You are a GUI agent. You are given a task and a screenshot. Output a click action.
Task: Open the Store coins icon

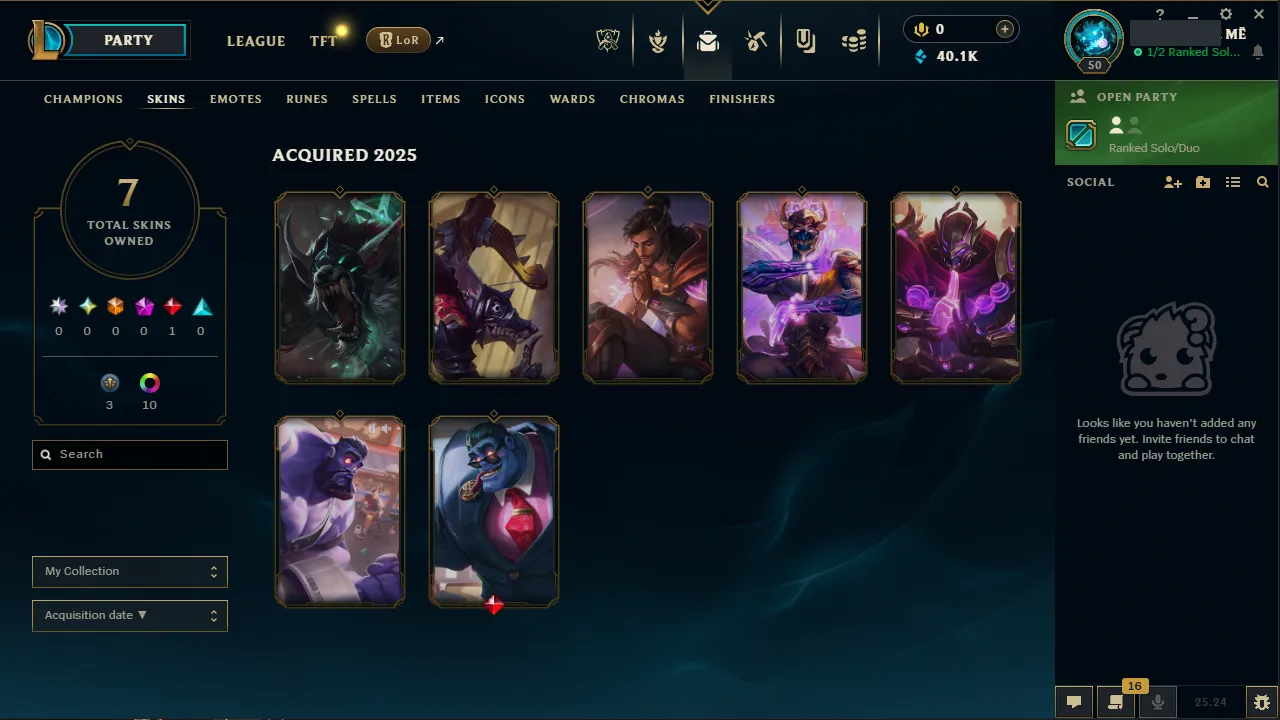(x=854, y=41)
